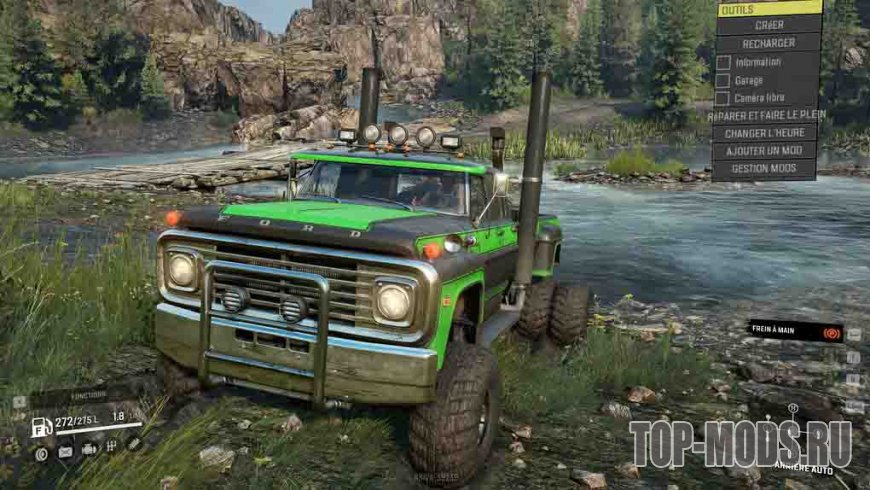Toggle the Information checkbox

point(722,62)
